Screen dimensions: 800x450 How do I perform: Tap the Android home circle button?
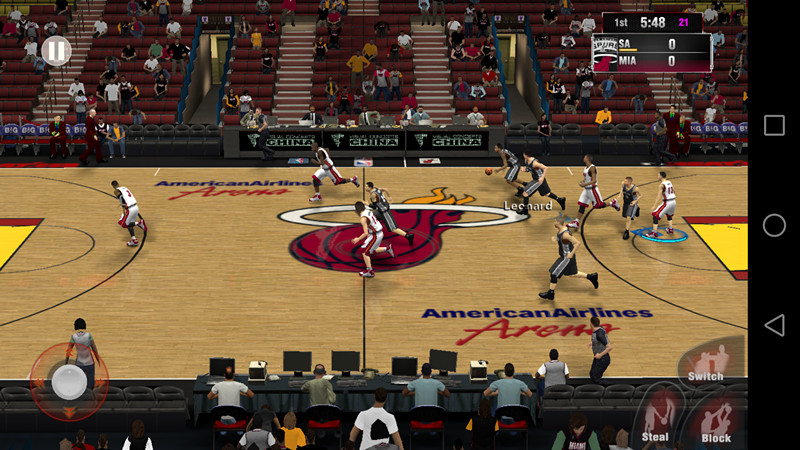[774, 225]
